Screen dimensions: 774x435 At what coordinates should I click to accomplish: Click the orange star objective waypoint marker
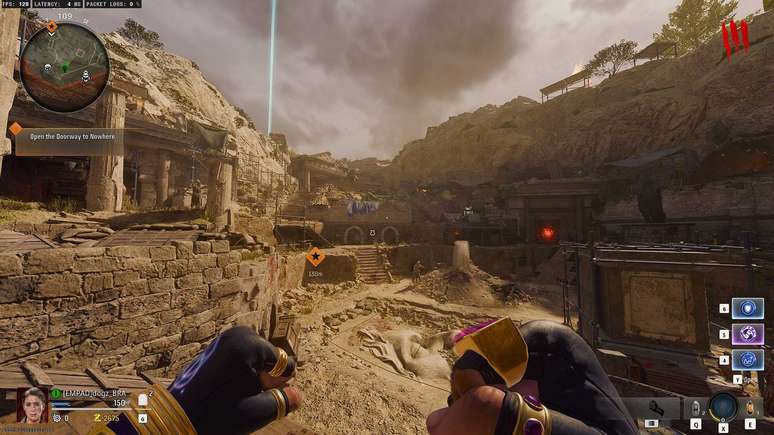coord(314,256)
